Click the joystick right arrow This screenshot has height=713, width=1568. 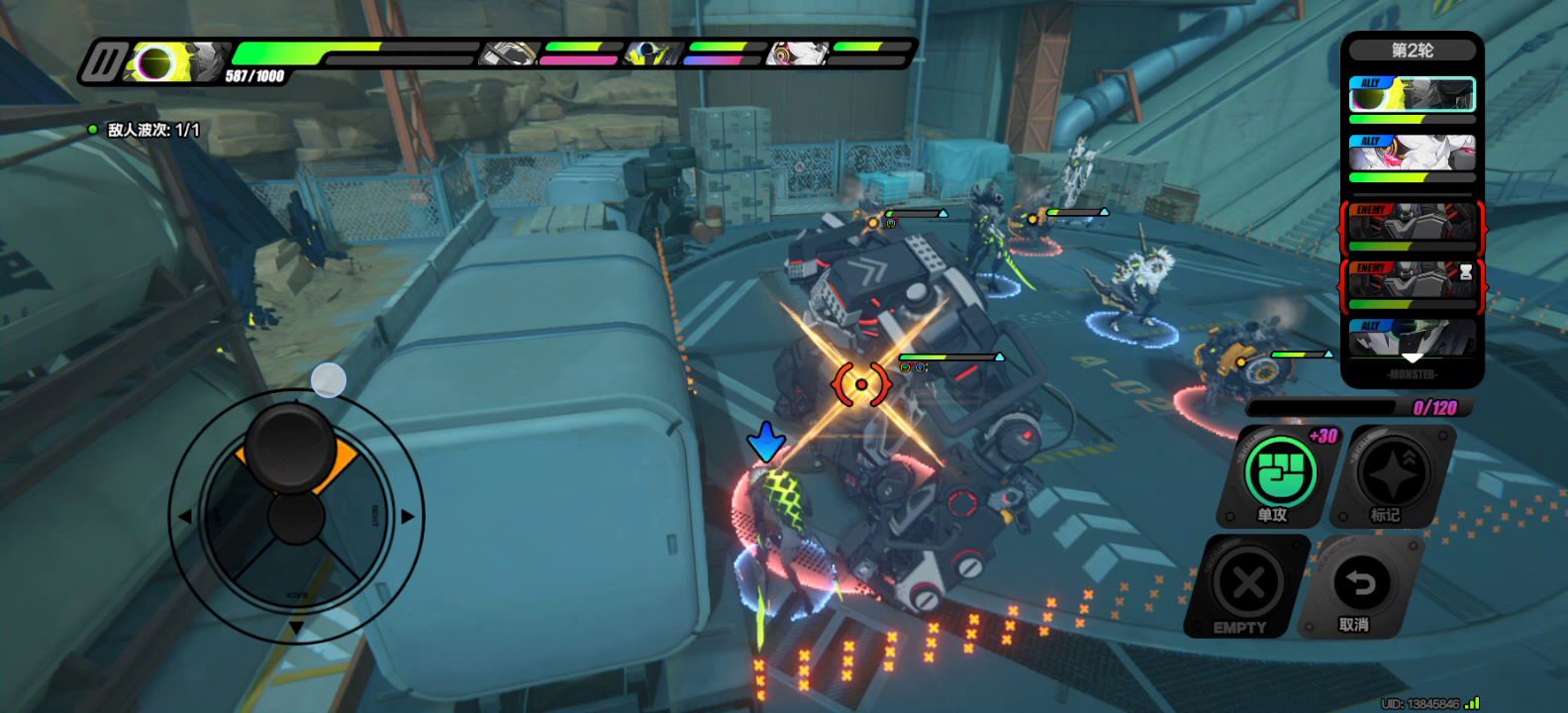tap(408, 516)
